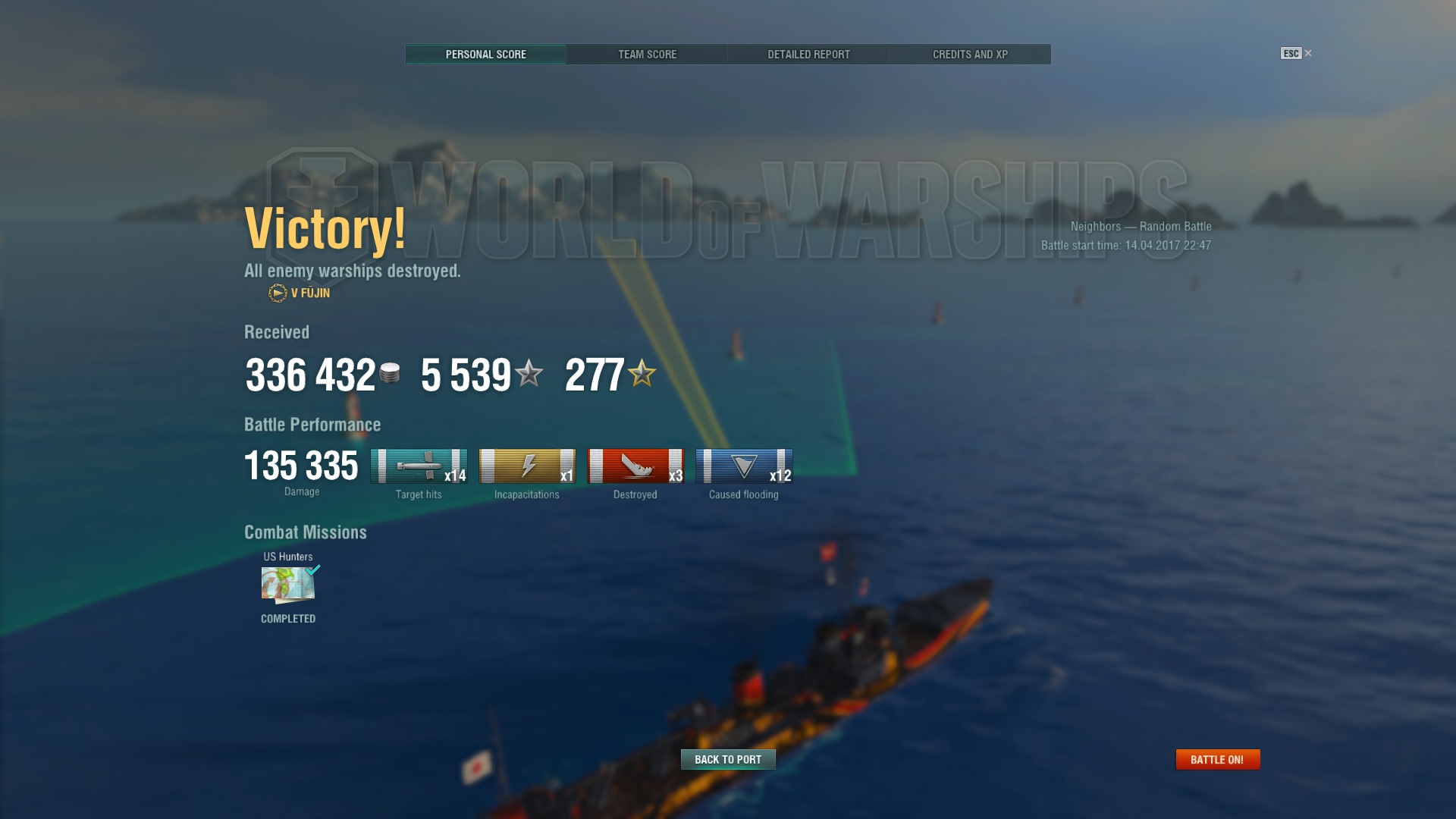View the Credits and XP tab
The width and height of the screenshot is (1456, 819).
pos(970,55)
